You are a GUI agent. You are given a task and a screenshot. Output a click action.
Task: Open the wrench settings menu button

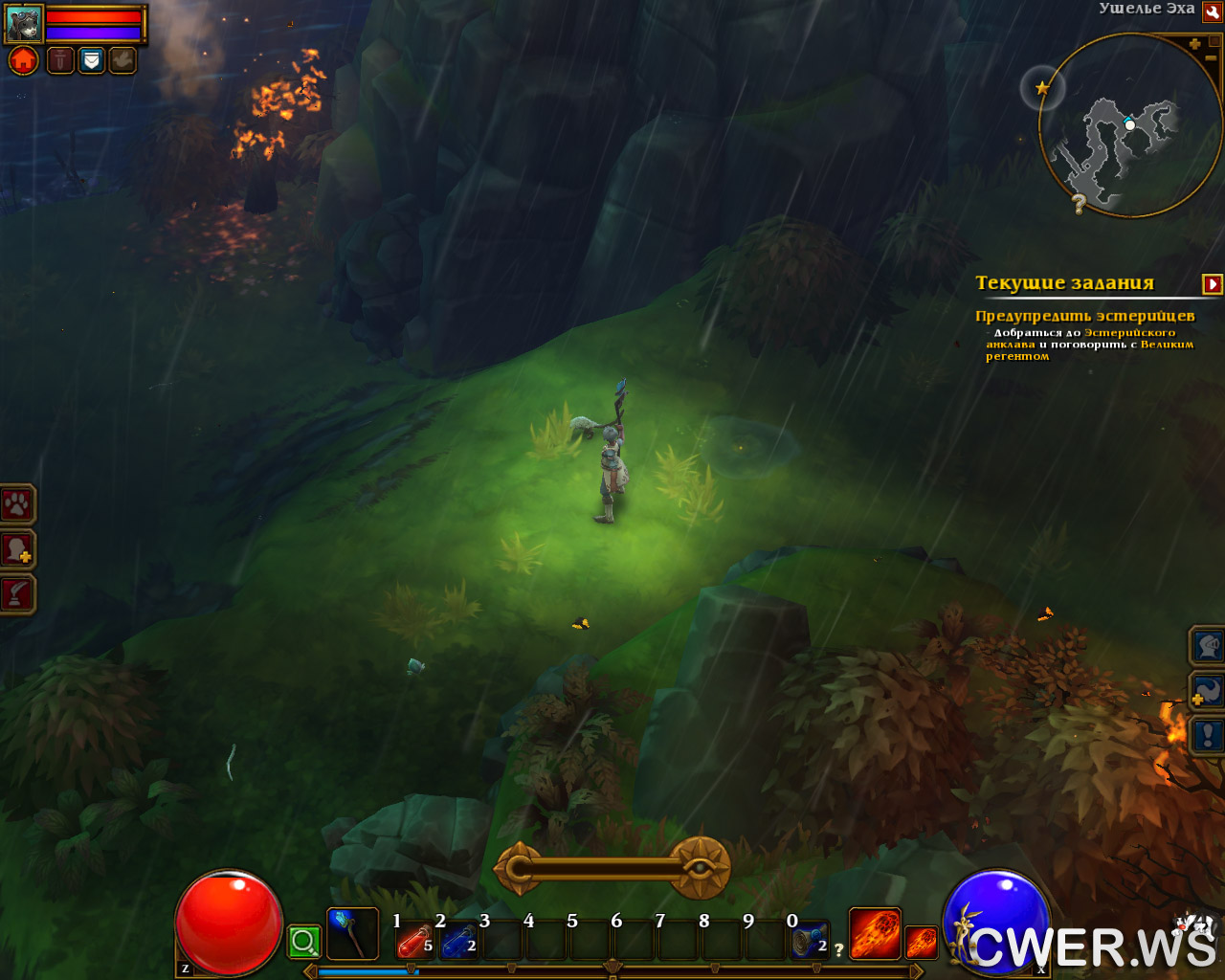coord(1212,11)
